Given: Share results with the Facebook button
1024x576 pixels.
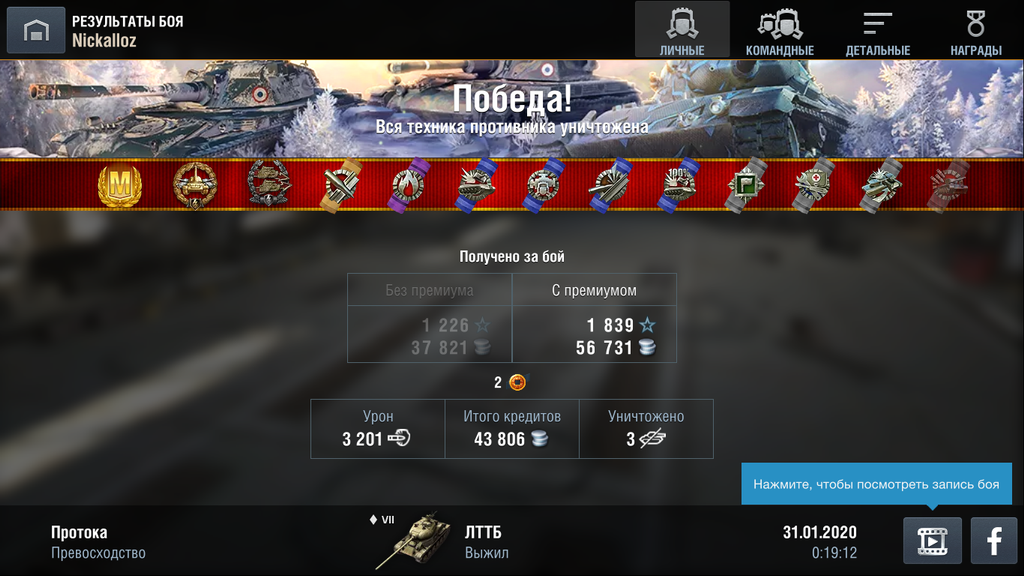Looking at the screenshot, I should tap(994, 541).
